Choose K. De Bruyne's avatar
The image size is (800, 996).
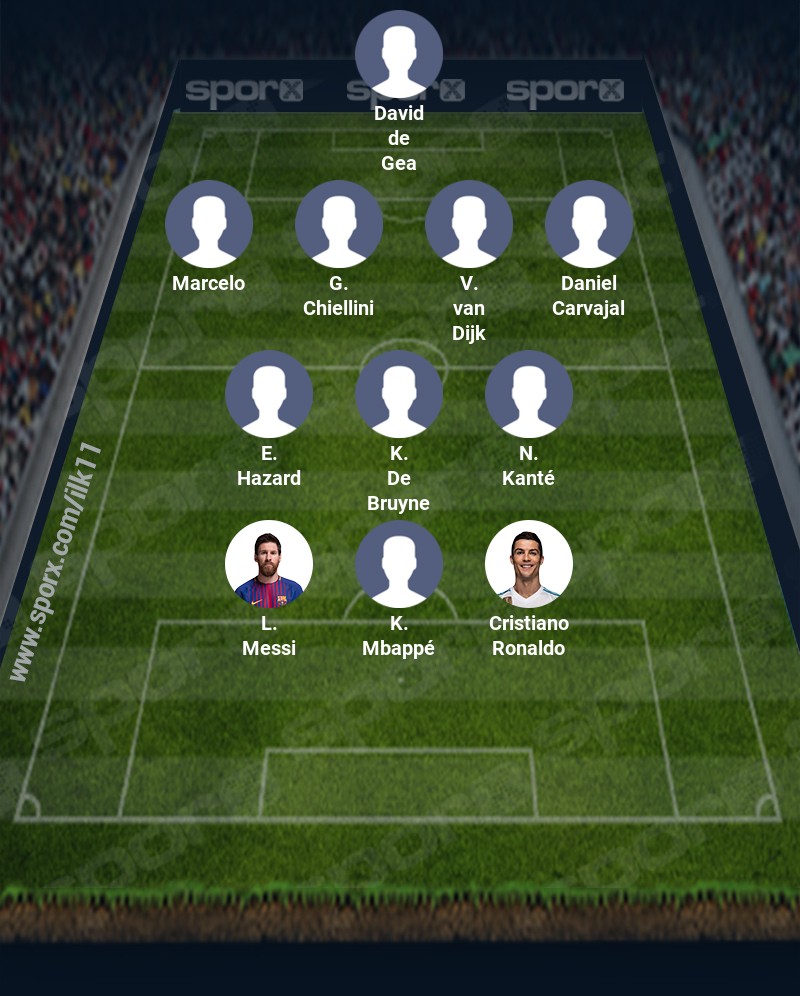point(399,394)
